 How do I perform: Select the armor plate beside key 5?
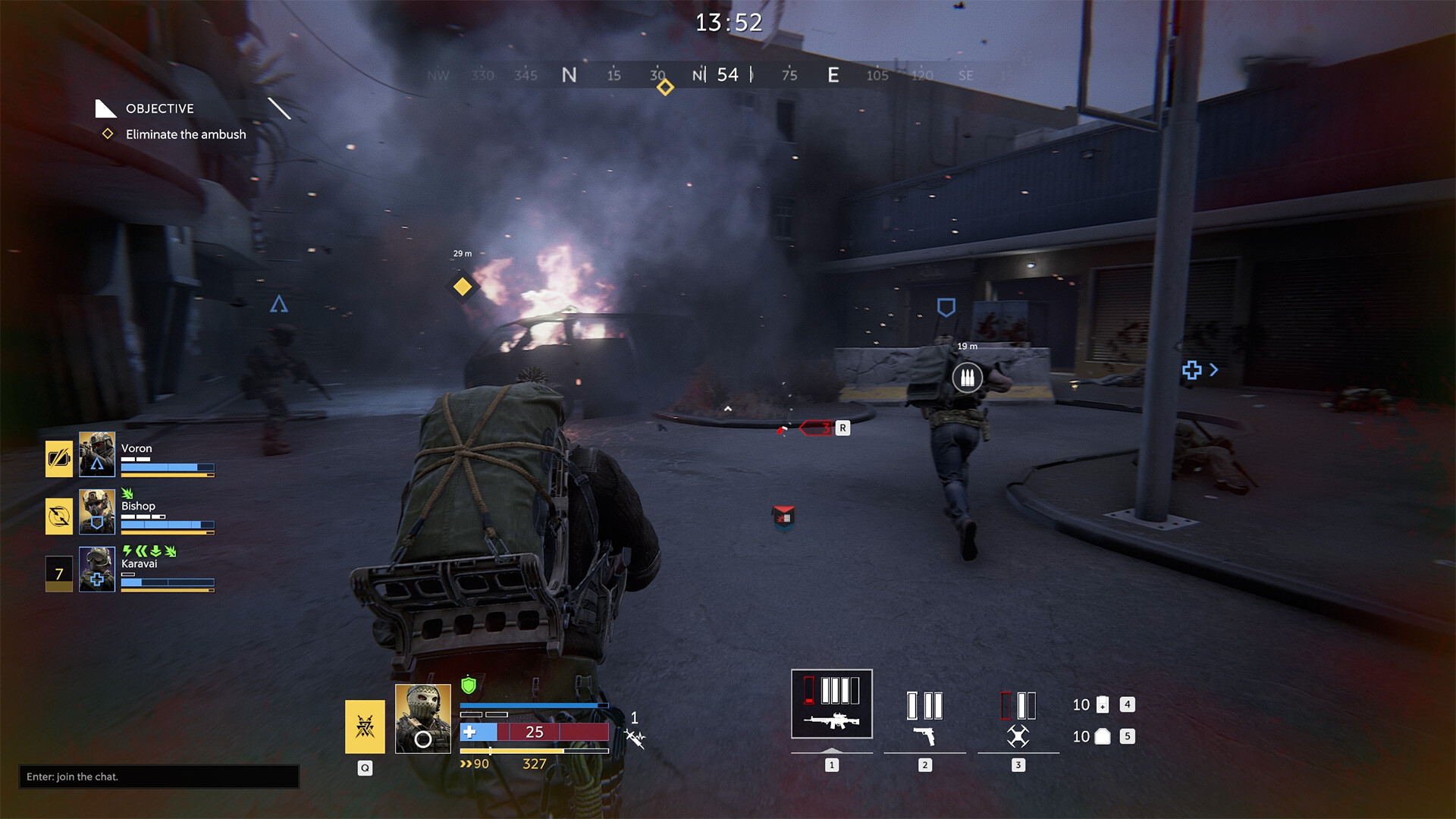tap(1101, 736)
